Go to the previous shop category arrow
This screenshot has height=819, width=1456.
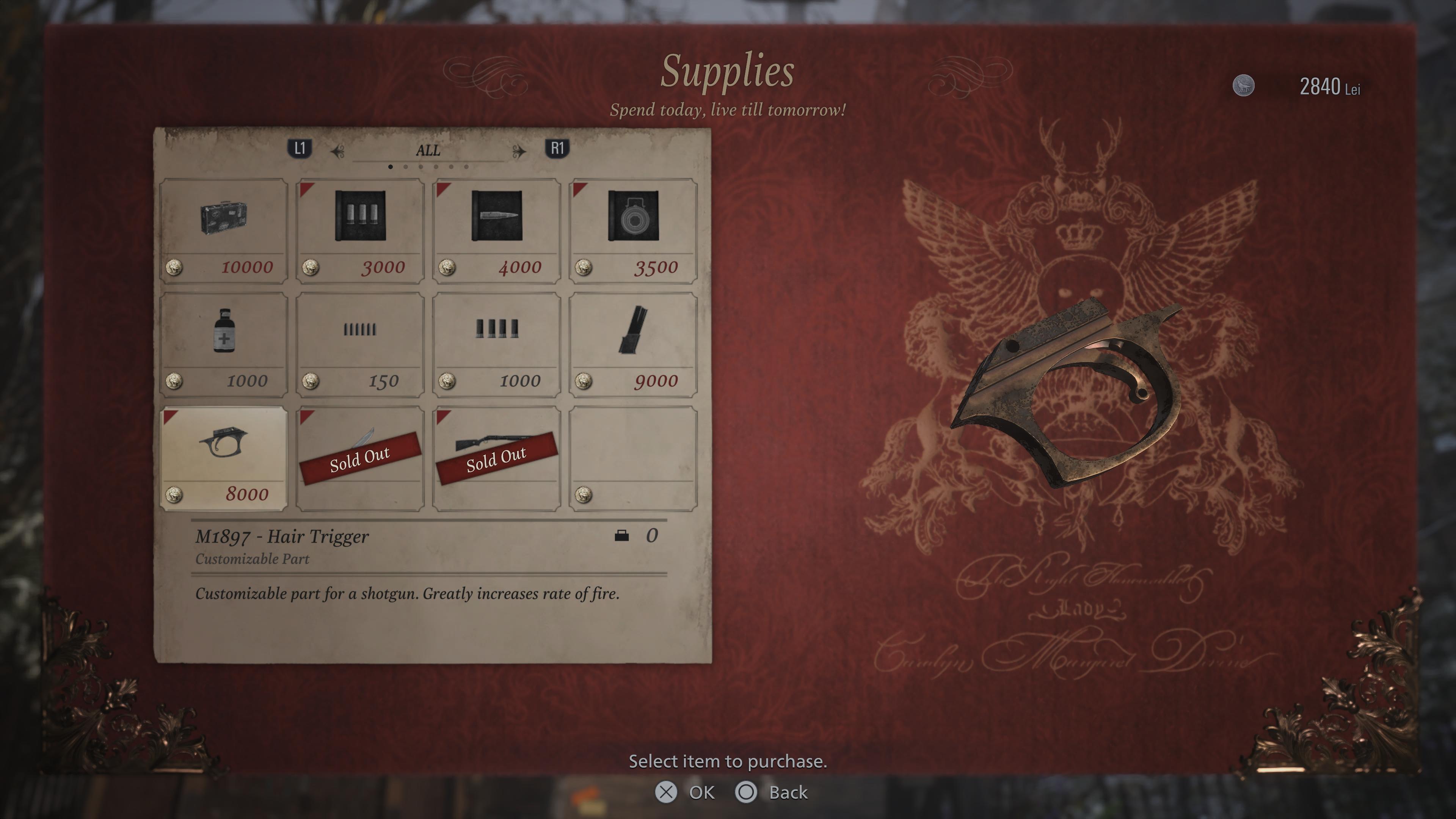click(x=337, y=151)
